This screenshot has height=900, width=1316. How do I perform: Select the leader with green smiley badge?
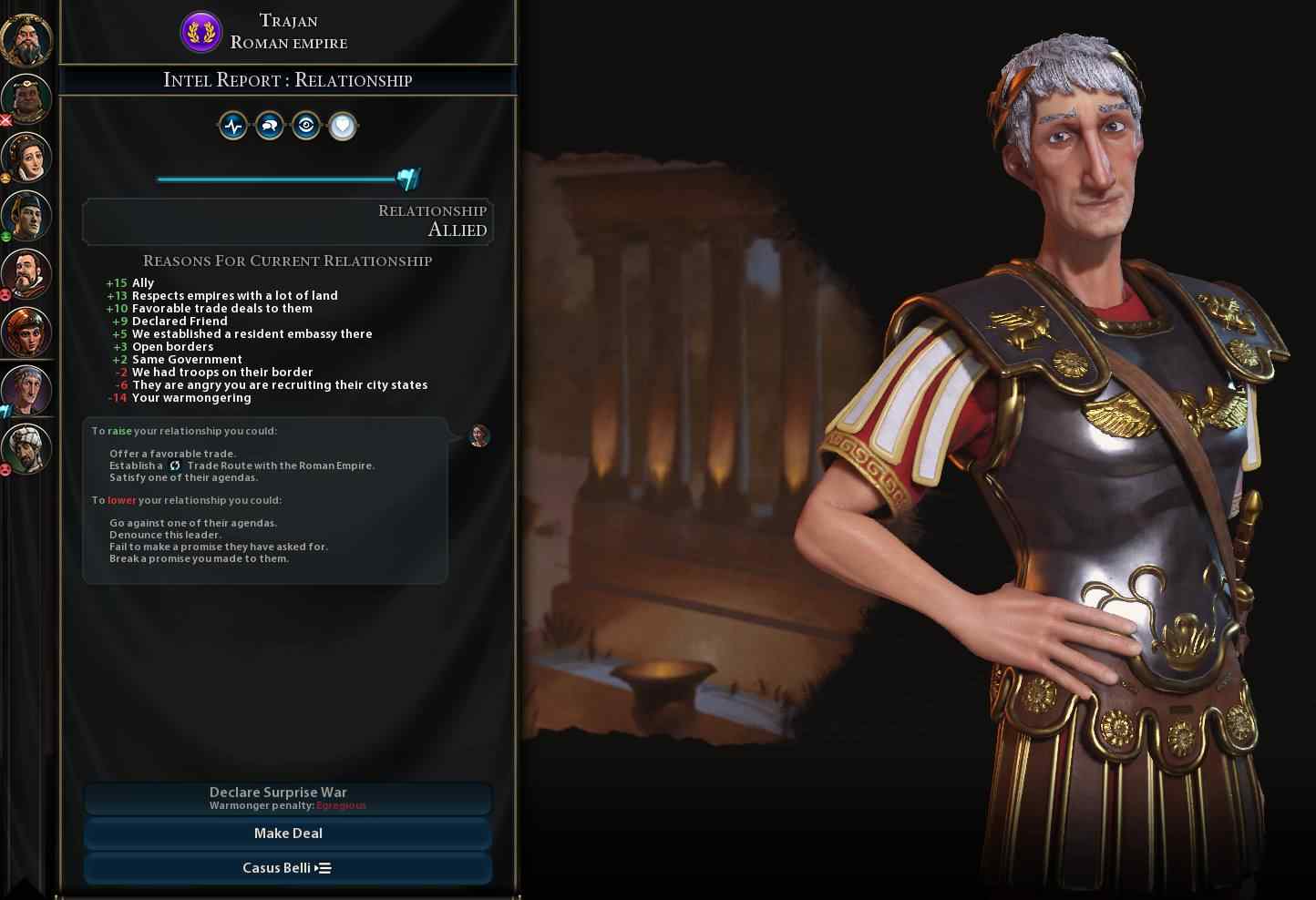click(x=26, y=214)
